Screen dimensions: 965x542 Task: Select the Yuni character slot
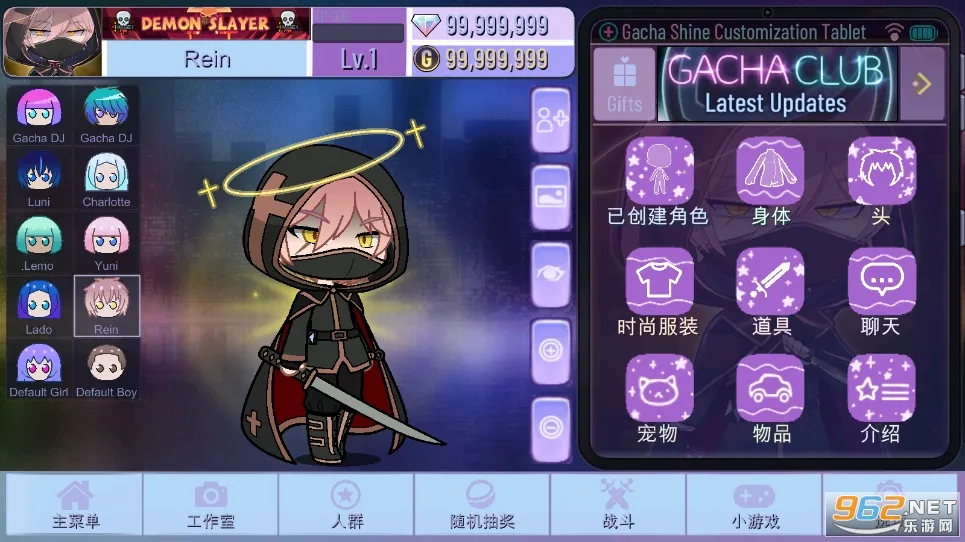106,242
